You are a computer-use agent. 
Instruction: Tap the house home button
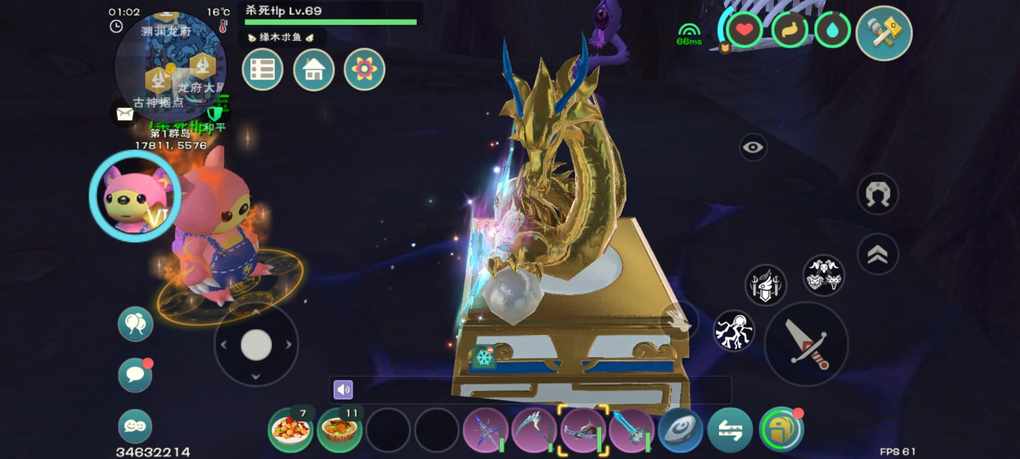coord(314,70)
